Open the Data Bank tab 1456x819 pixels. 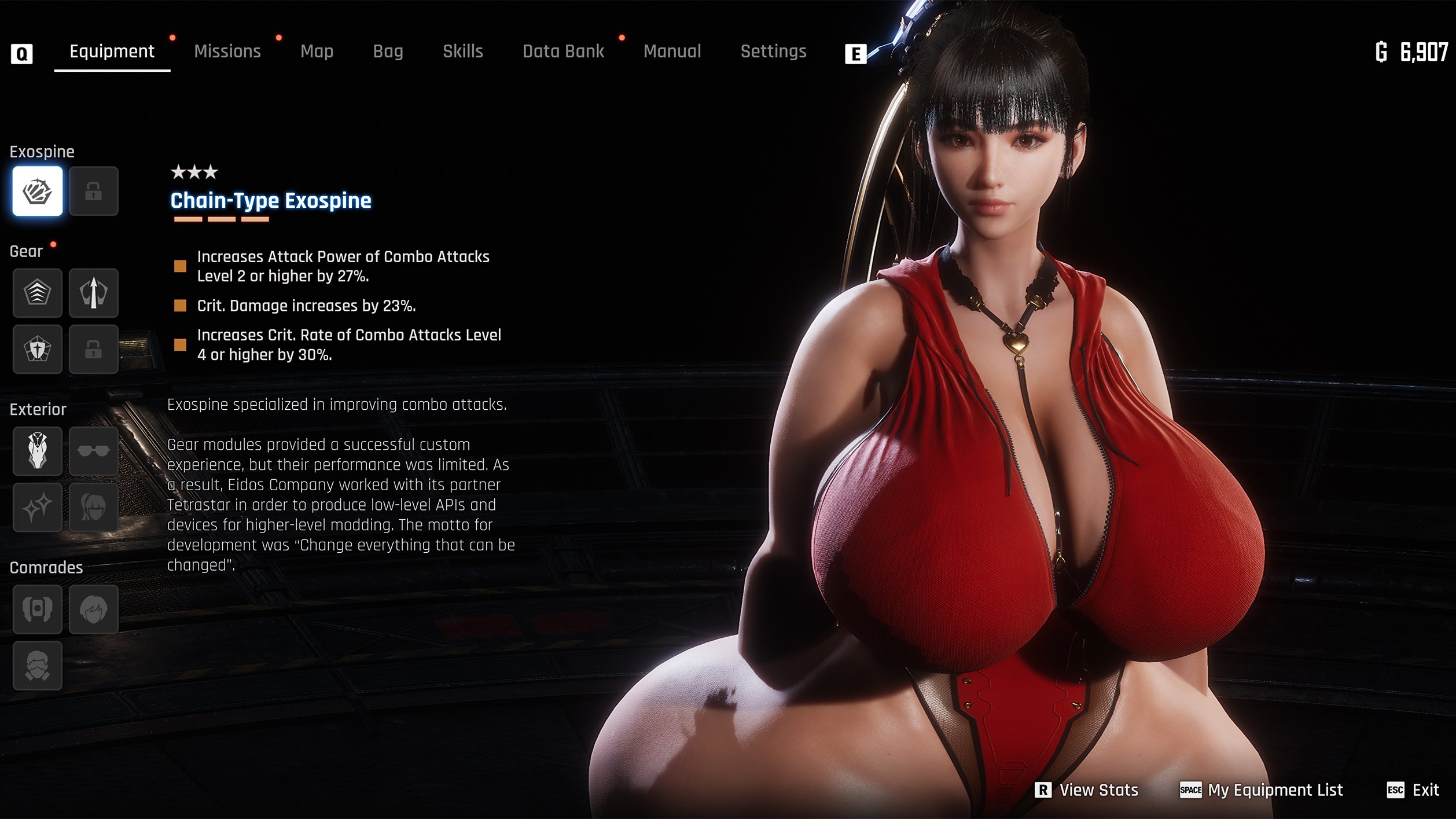pos(563,52)
